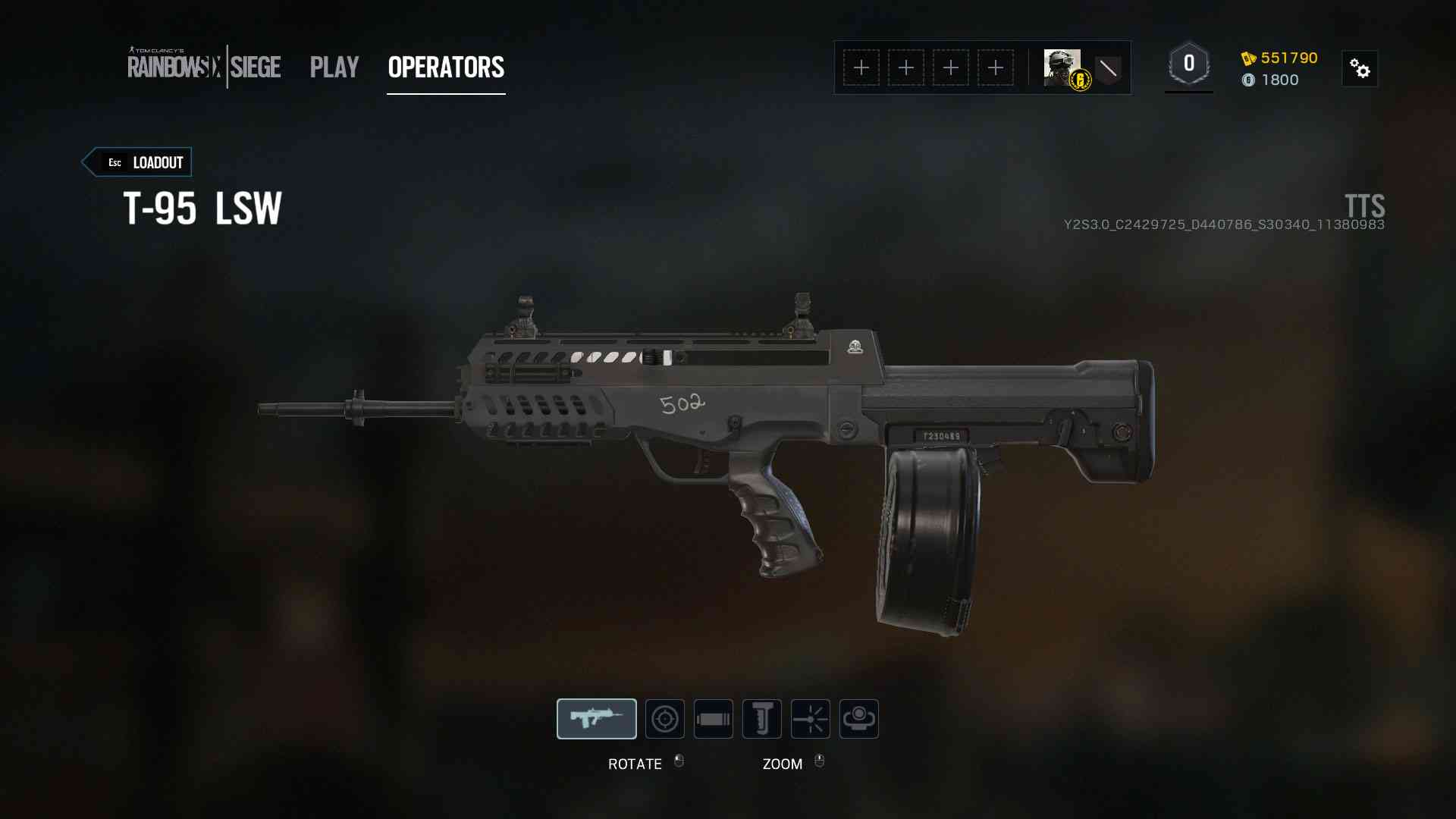This screenshot has width=1456, height=819.
Task: Open the player profile avatar
Action: click(x=1062, y=67)
